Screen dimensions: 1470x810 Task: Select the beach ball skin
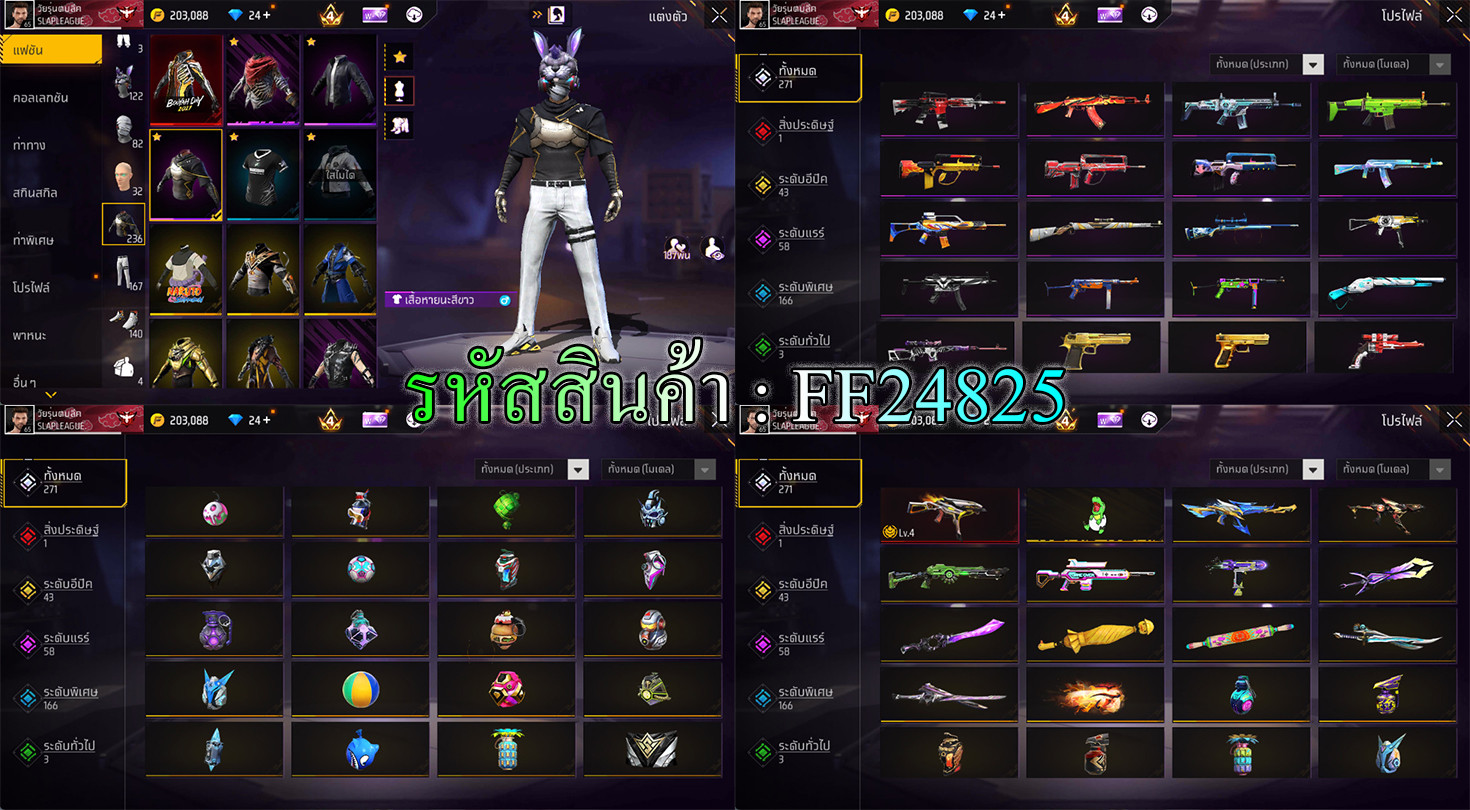361,688
